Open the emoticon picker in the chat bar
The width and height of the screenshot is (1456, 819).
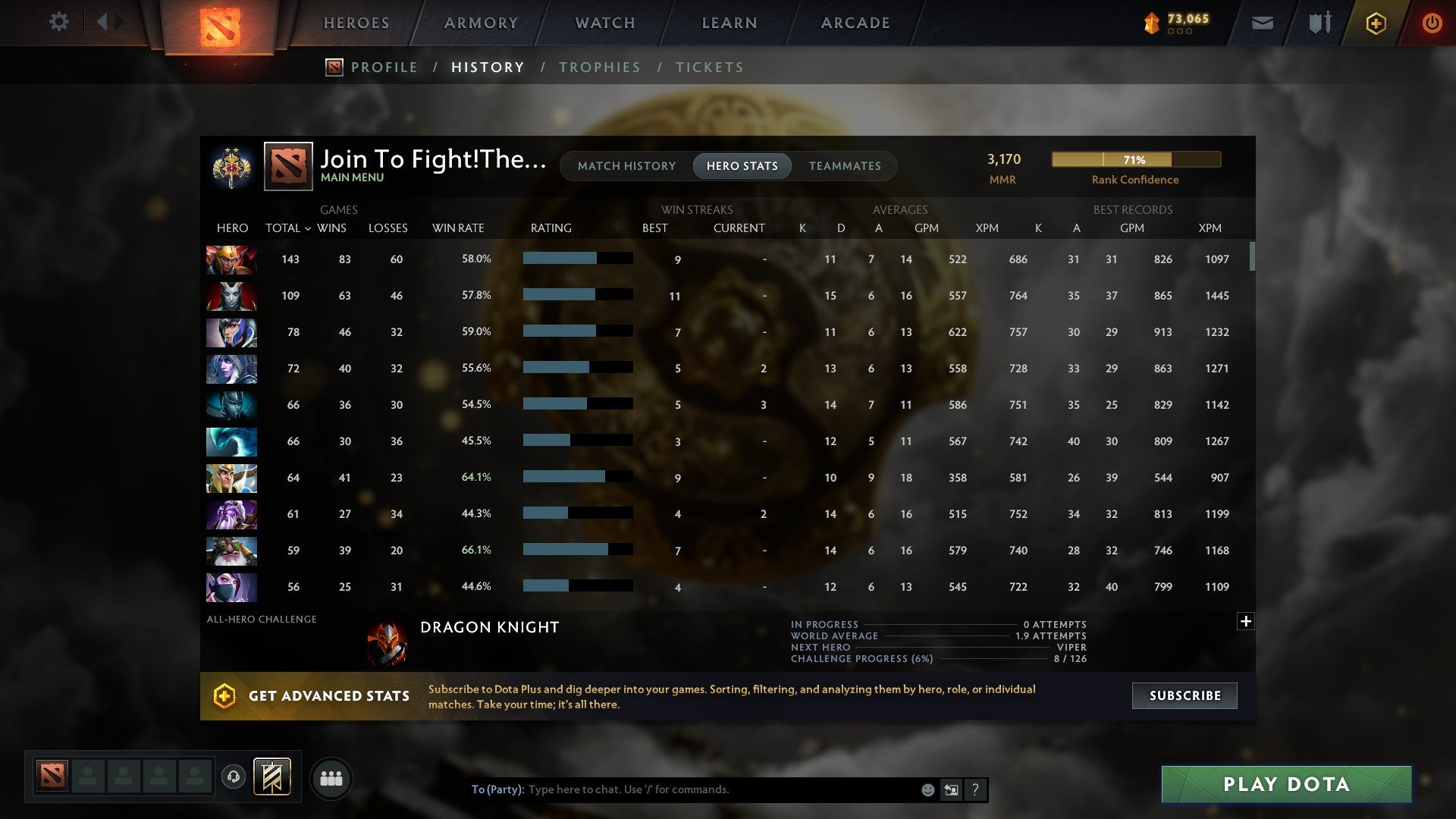click(927, 789)
